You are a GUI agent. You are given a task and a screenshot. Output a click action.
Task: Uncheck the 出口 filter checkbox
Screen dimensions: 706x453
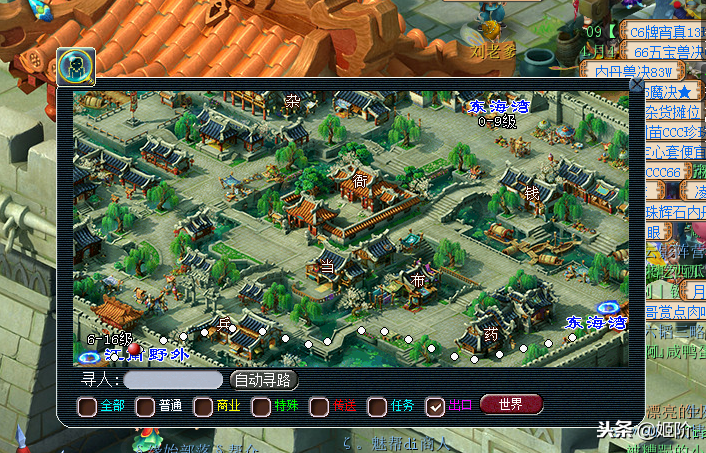435,406
